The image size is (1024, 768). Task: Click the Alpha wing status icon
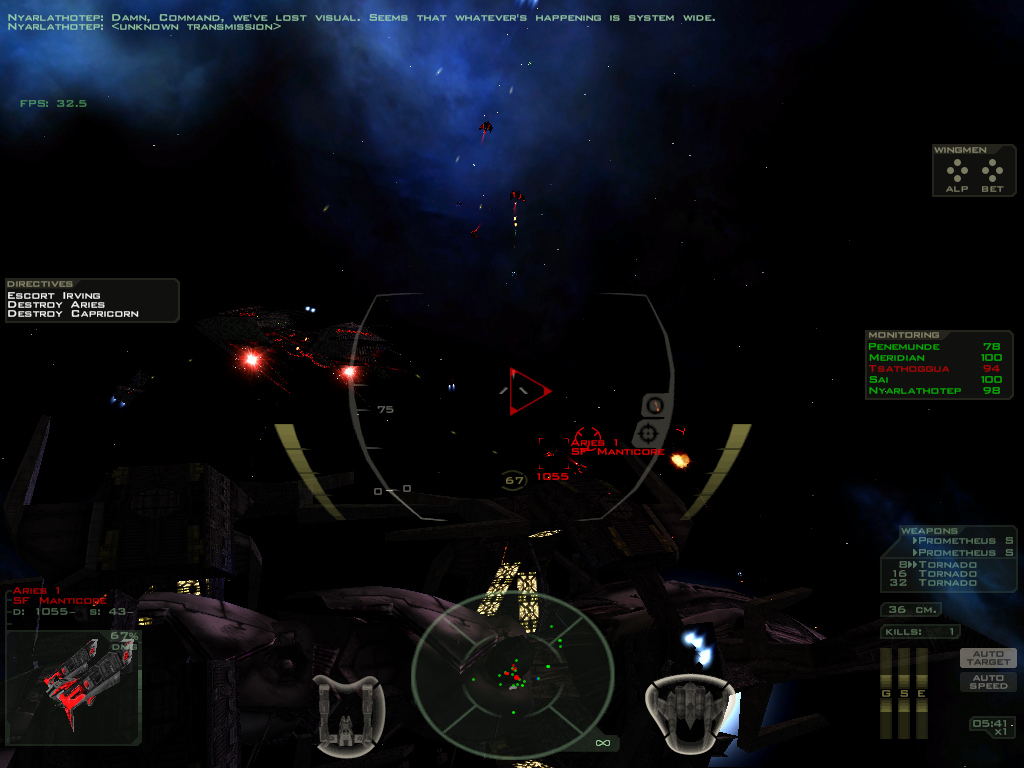coord(957,175)
